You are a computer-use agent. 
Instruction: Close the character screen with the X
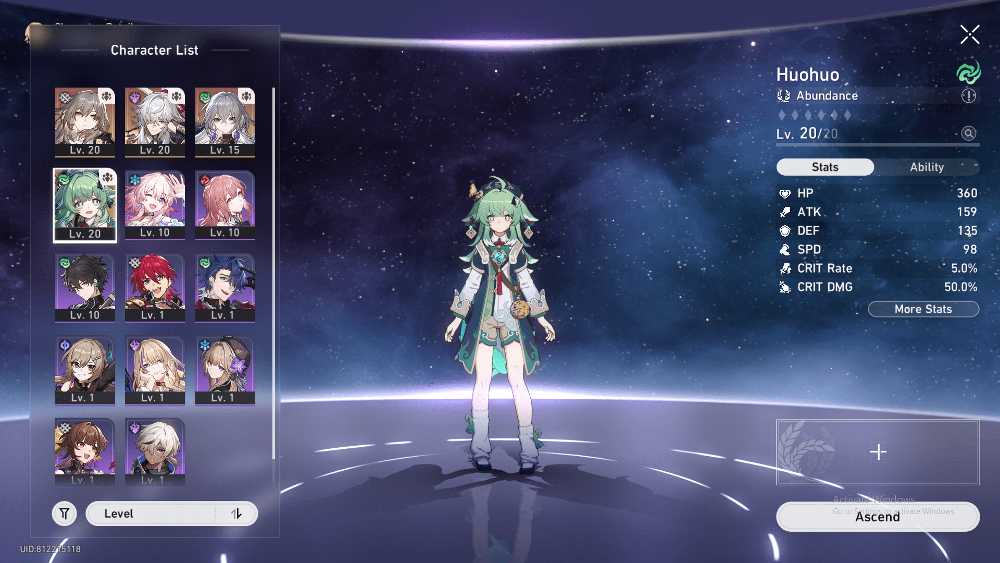969,36
